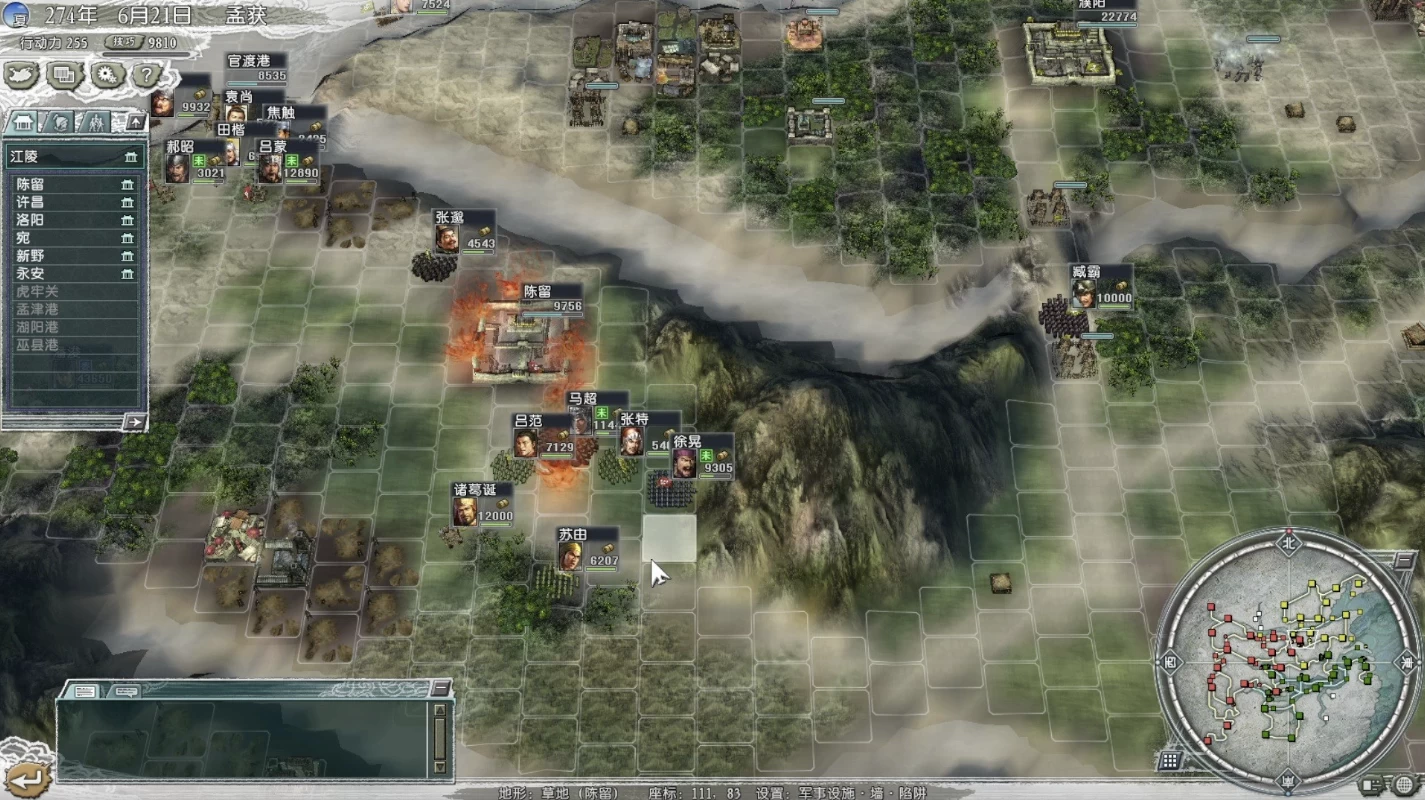
Task: Open the question mark help button
Action: 146,75
